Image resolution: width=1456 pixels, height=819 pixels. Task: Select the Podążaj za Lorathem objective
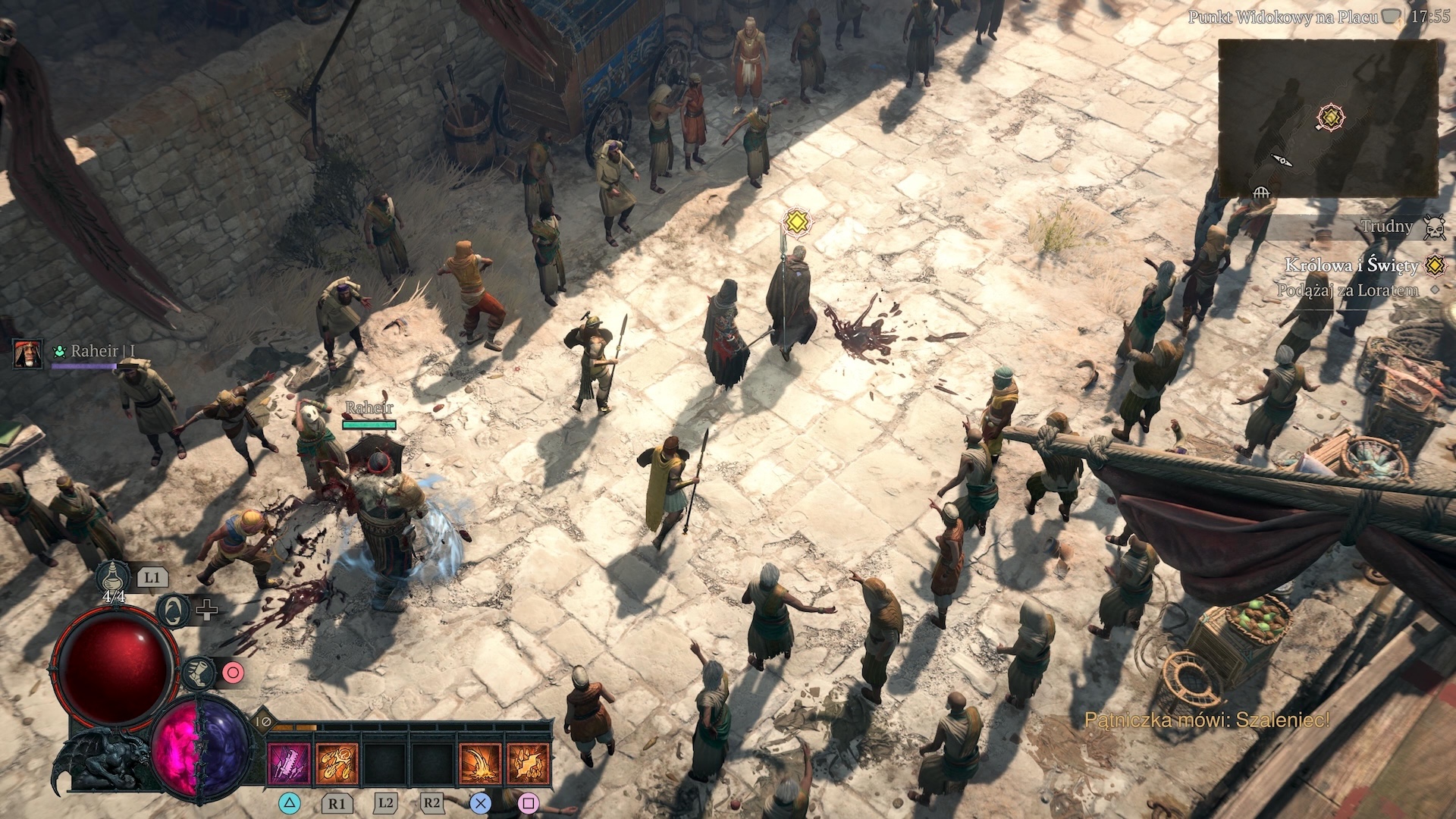tap(1347, 290)
